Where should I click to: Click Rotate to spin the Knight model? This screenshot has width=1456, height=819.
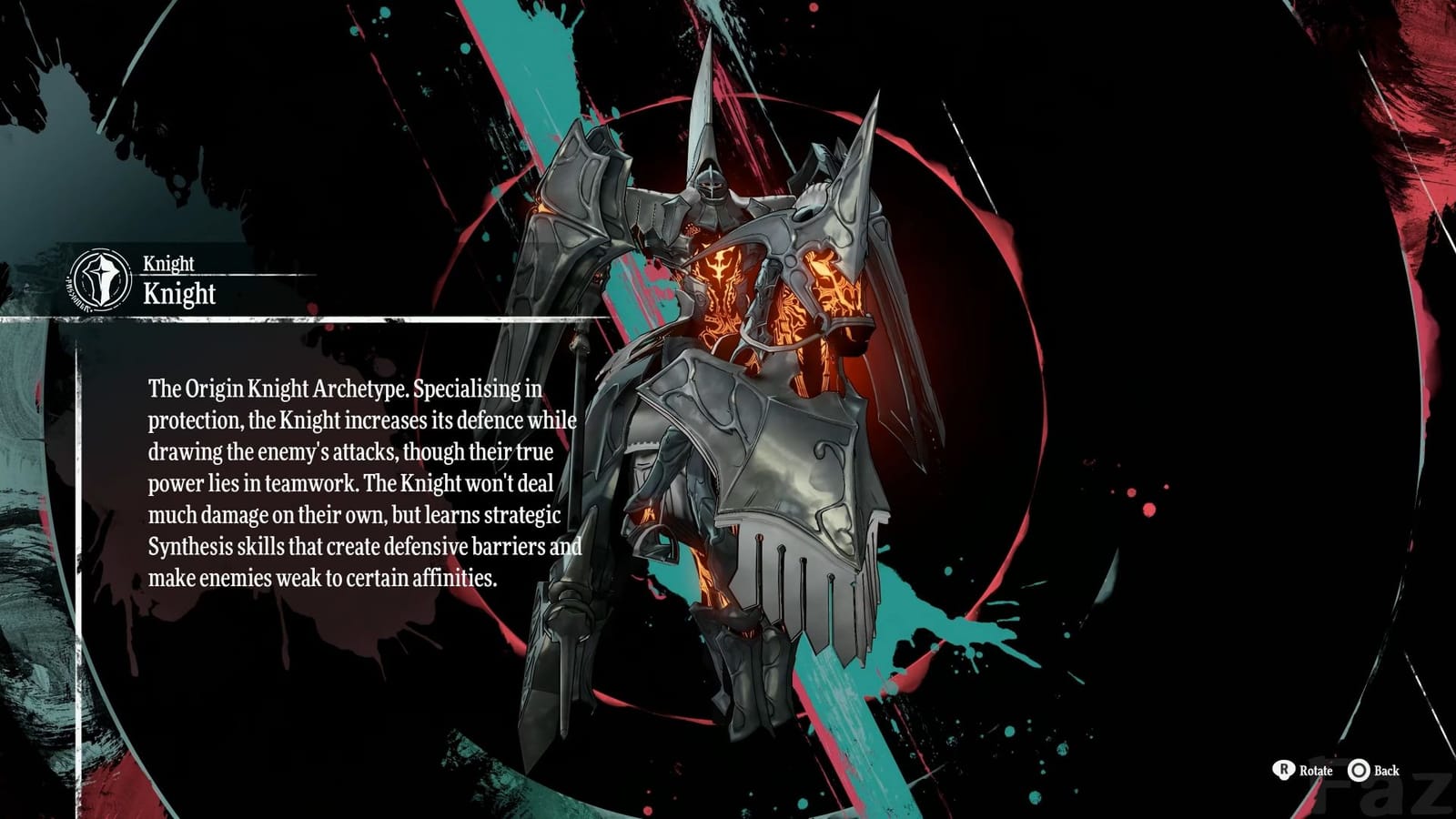click(x=1317, y=771)
